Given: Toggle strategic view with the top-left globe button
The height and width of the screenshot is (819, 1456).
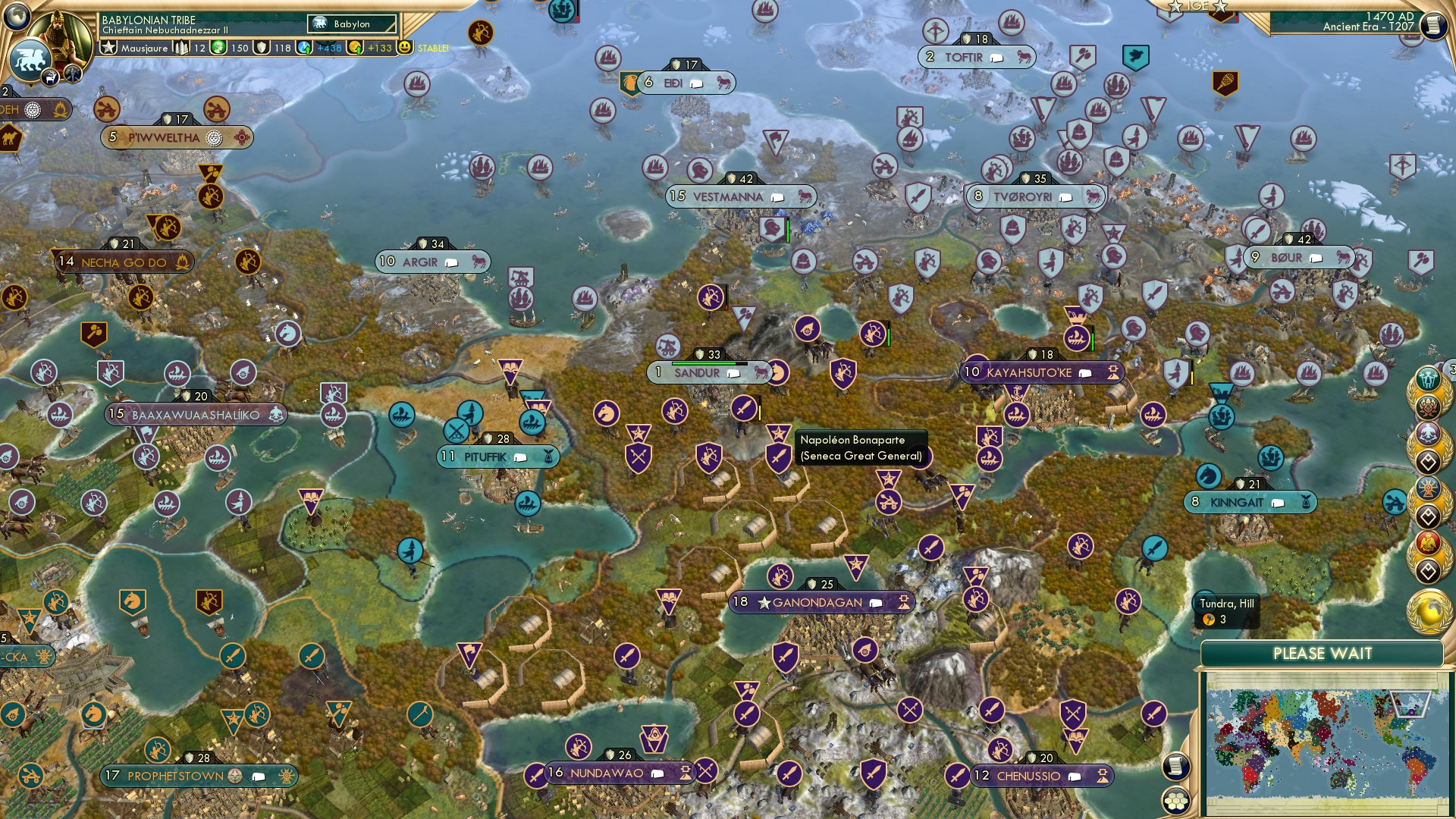Looking at the screenshot, I should [17, 17].
